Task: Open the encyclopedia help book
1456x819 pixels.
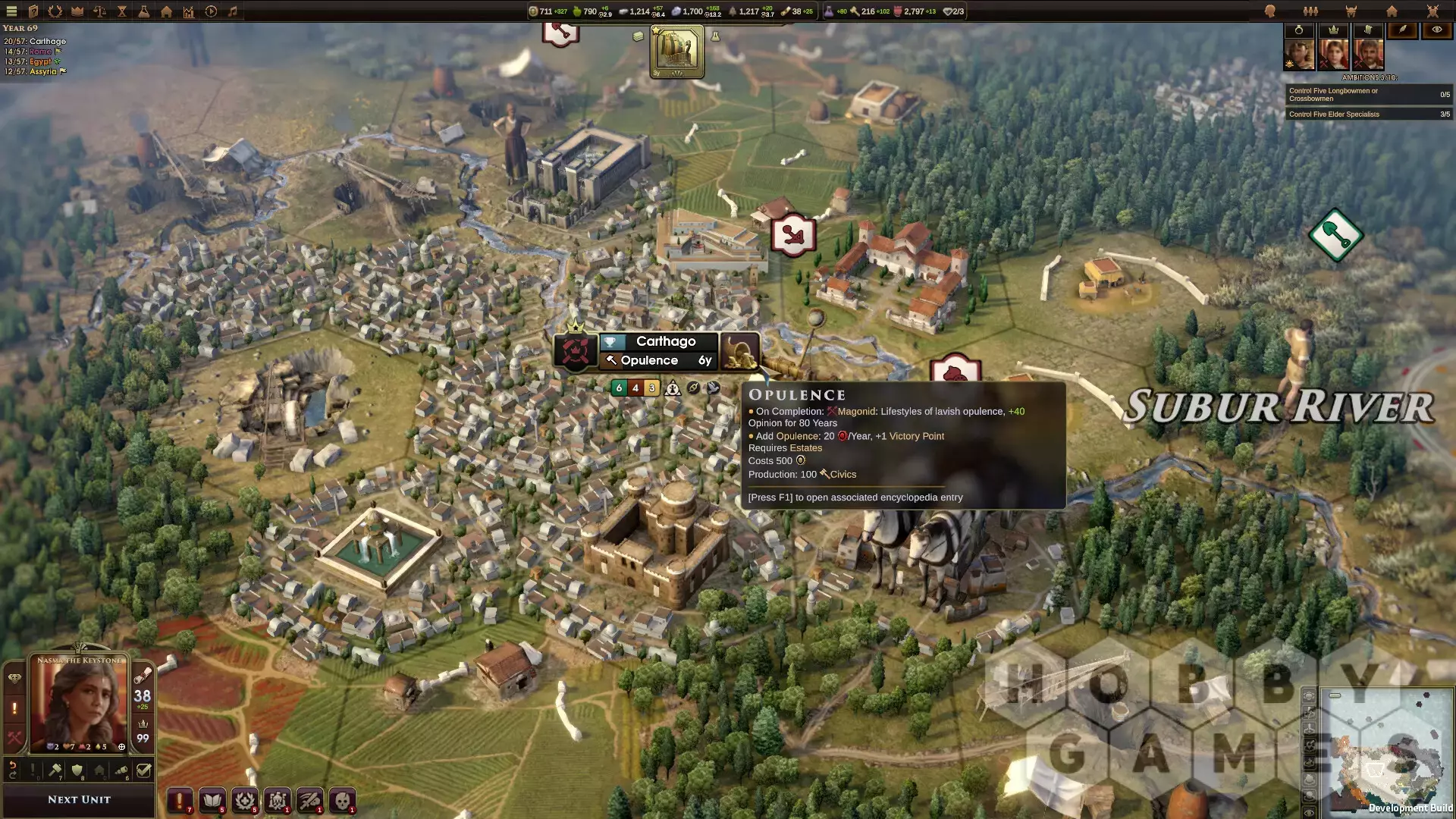Action: click(33, 11)
